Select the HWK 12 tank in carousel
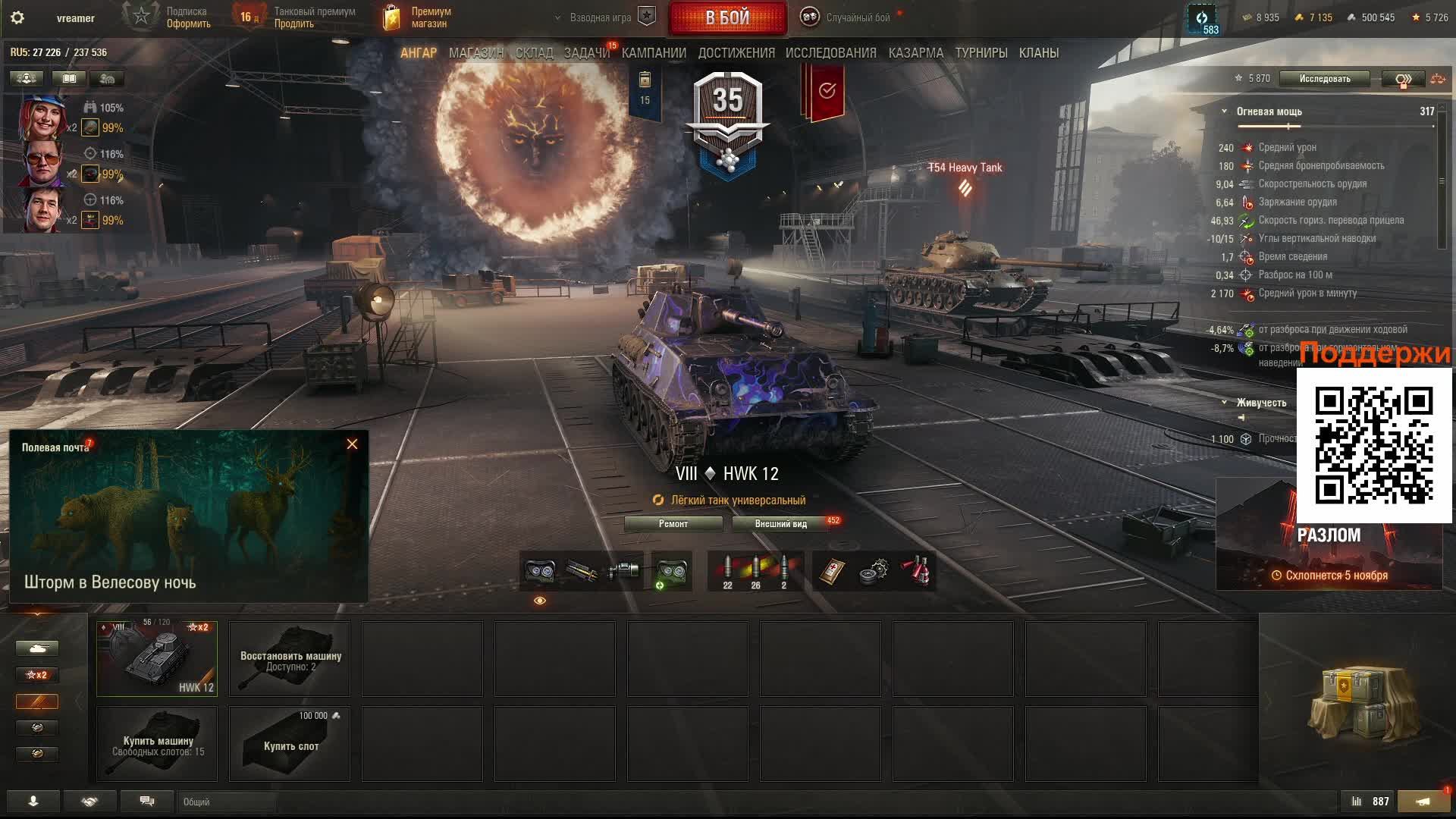The image size is (1456, 819). point(157,658)
